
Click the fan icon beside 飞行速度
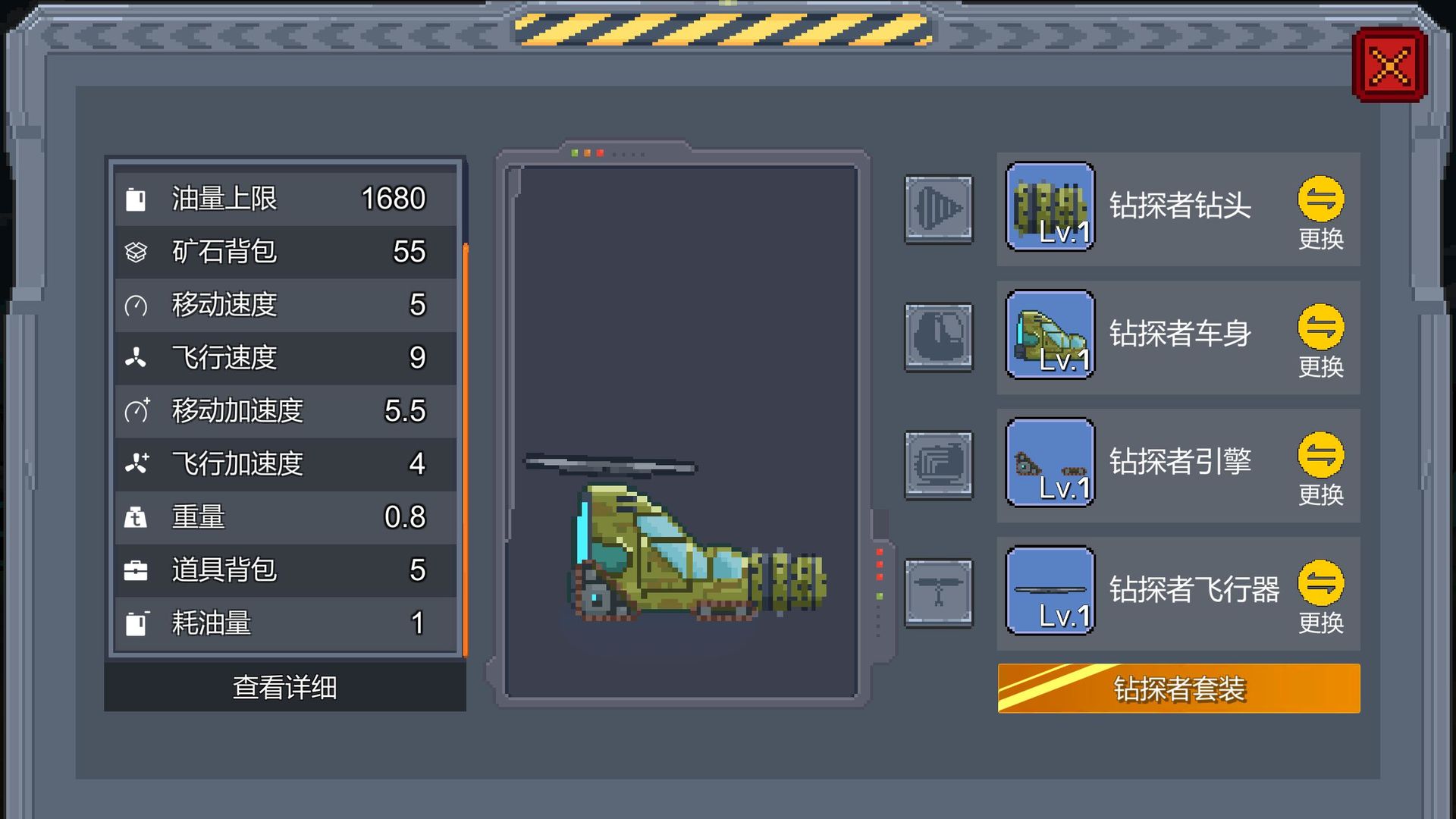coord(136,358)
